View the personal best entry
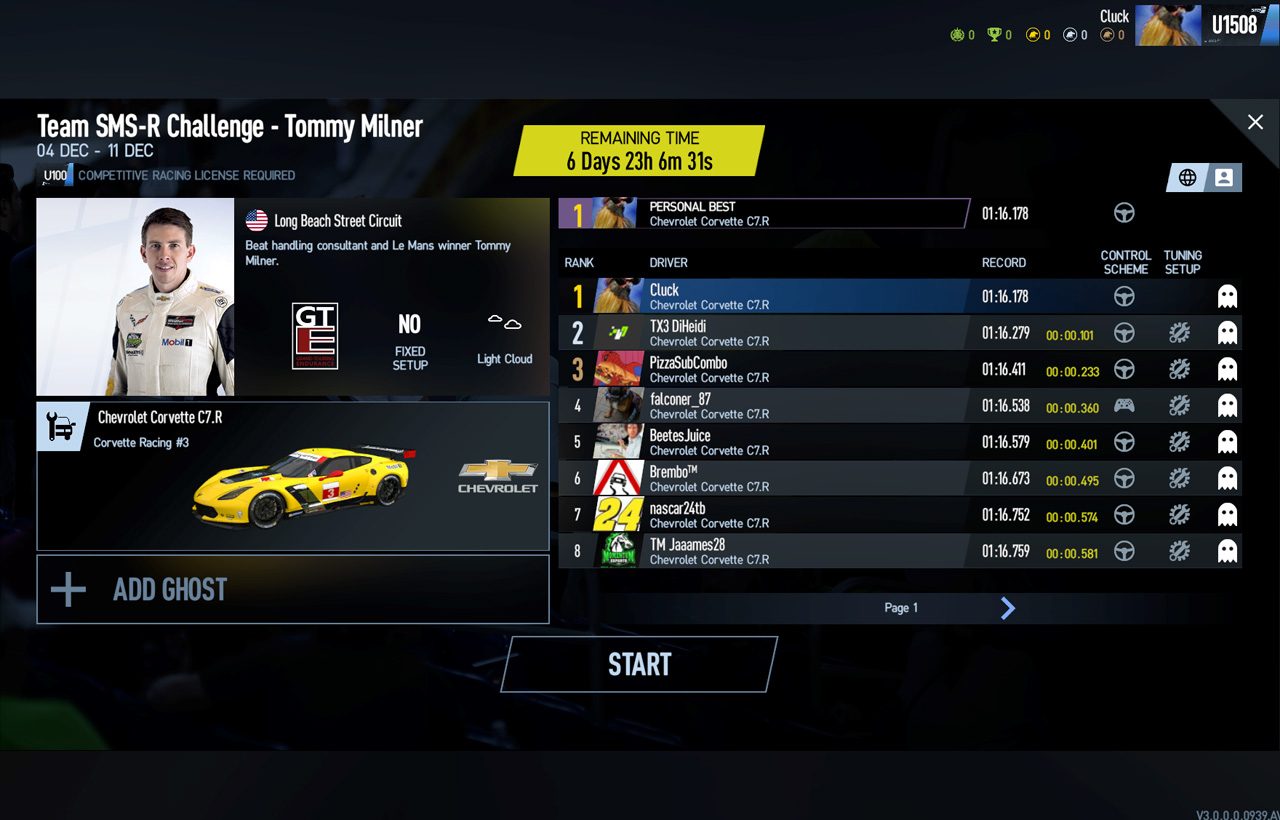 pyautogui.click(x=765, y=213)
